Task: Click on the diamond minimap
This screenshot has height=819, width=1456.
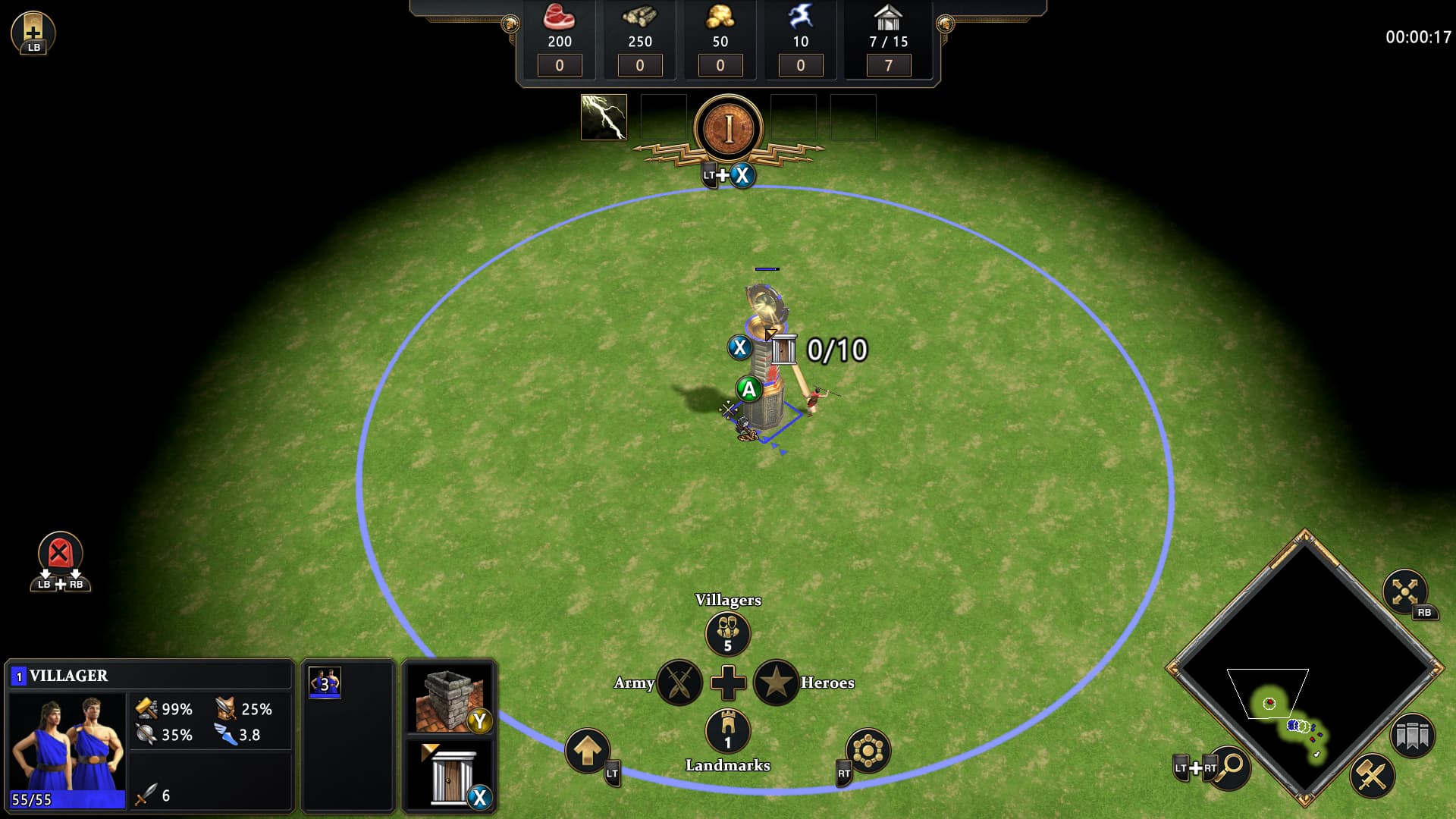Action: 1304,667
